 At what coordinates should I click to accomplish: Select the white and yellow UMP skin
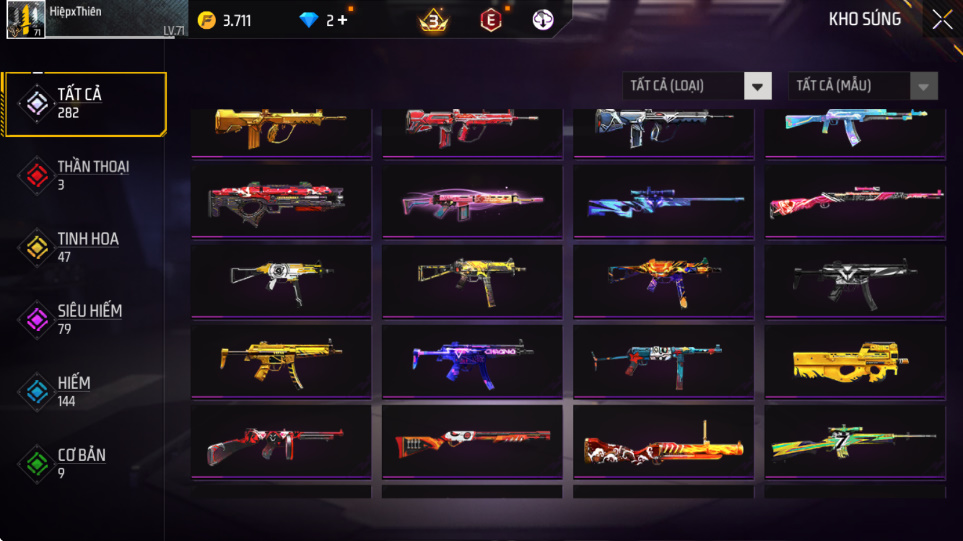coord(281,279)
